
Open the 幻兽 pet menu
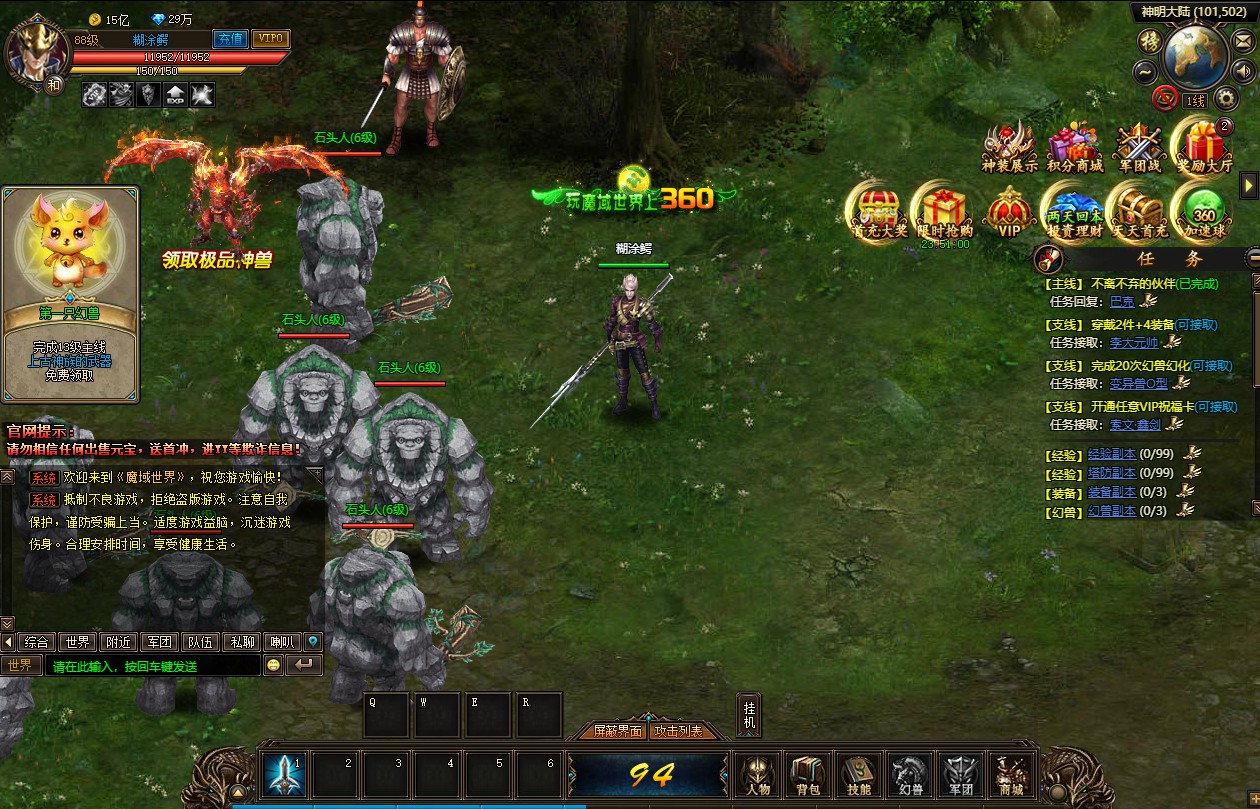(910, 774)
